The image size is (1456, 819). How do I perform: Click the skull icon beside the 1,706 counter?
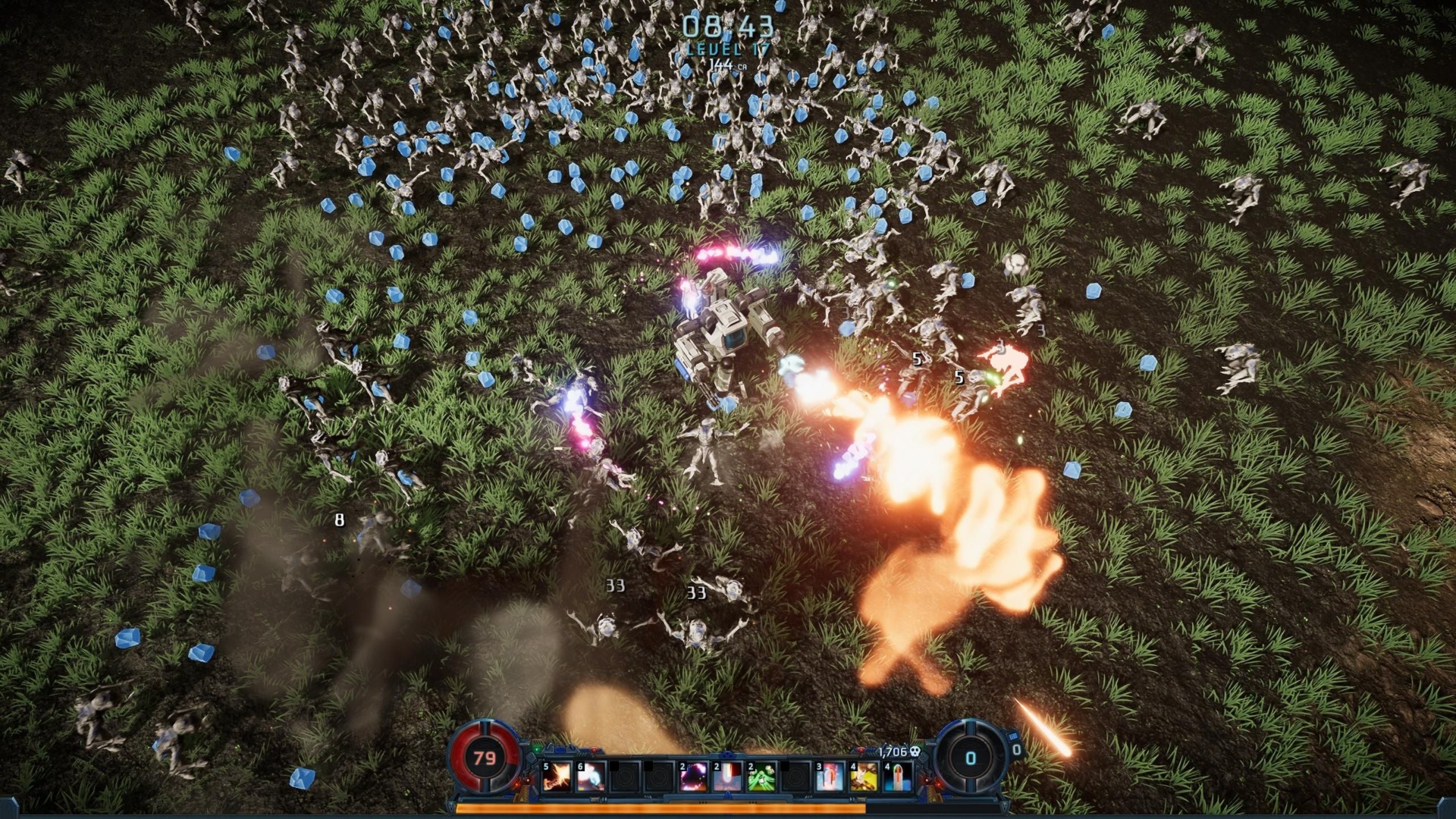tap(914, 751)
